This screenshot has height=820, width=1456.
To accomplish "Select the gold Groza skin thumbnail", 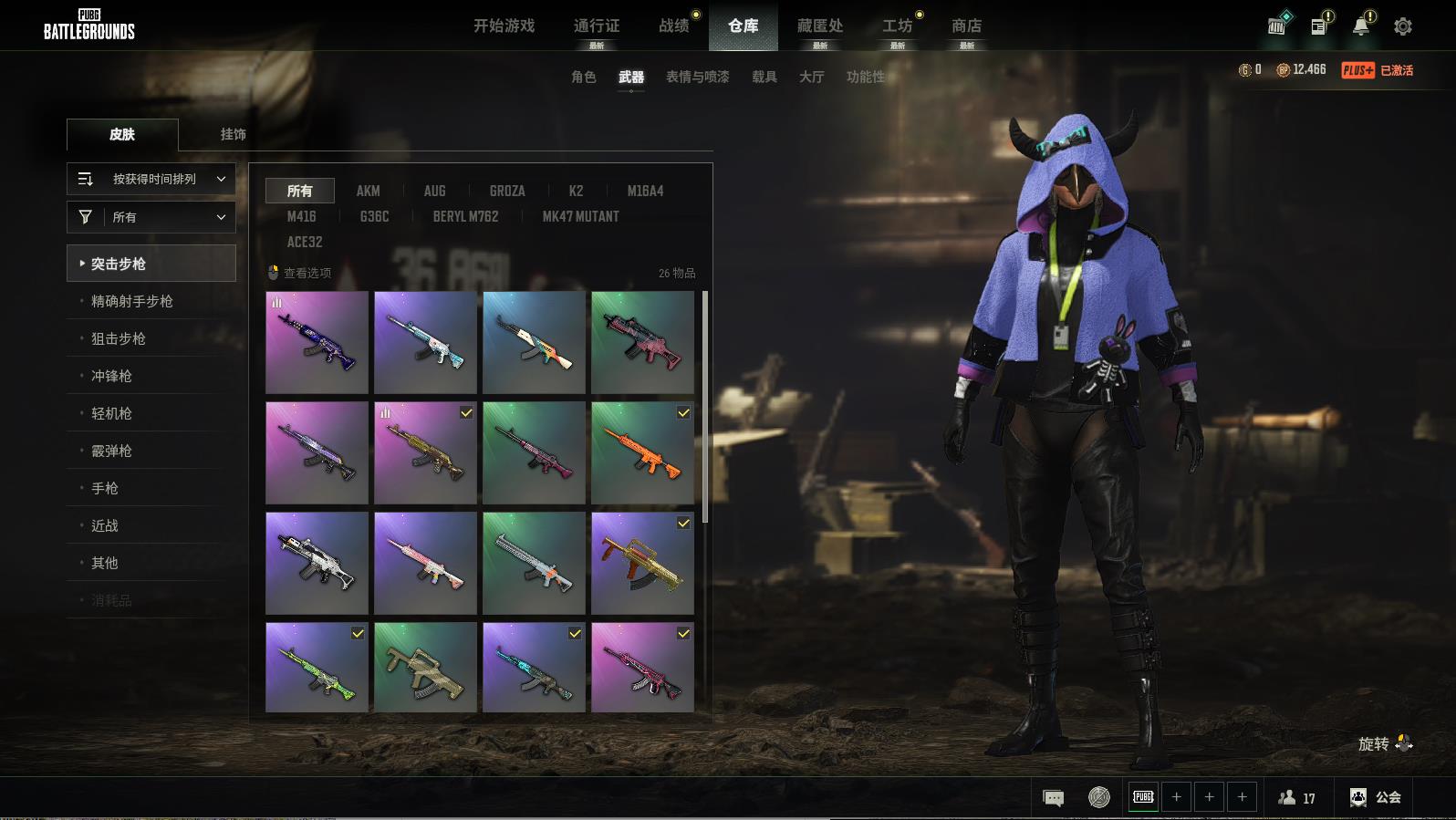I will 642,564.
